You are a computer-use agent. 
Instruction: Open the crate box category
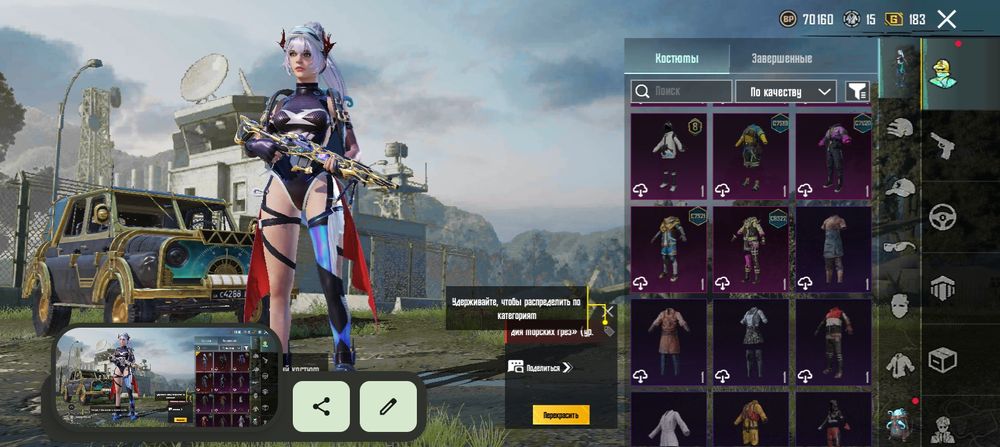coord(942,357)
